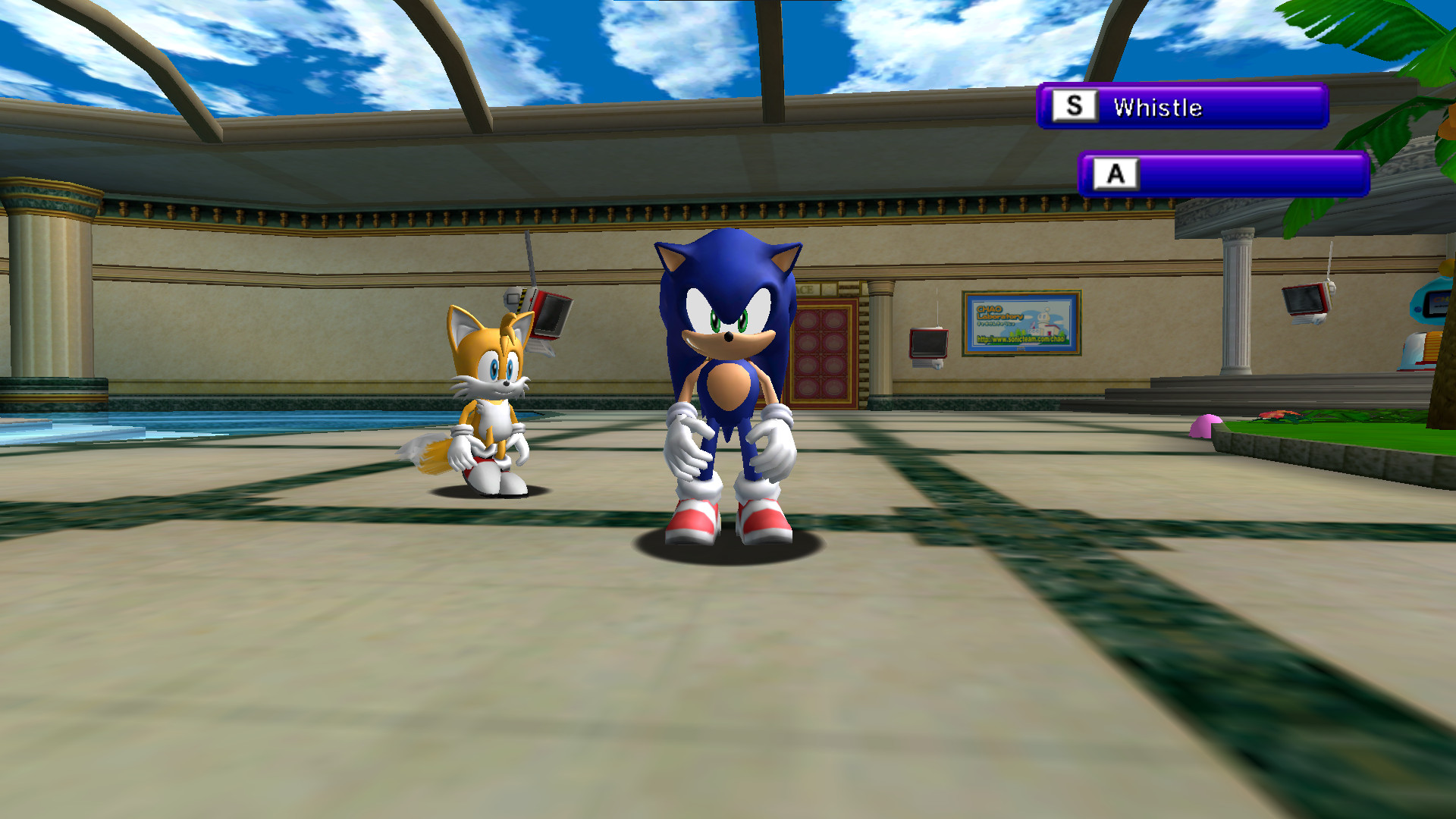Click the S Whistle button prompt
Screen dimensions: 1456x819
[x=1183, y=107]
